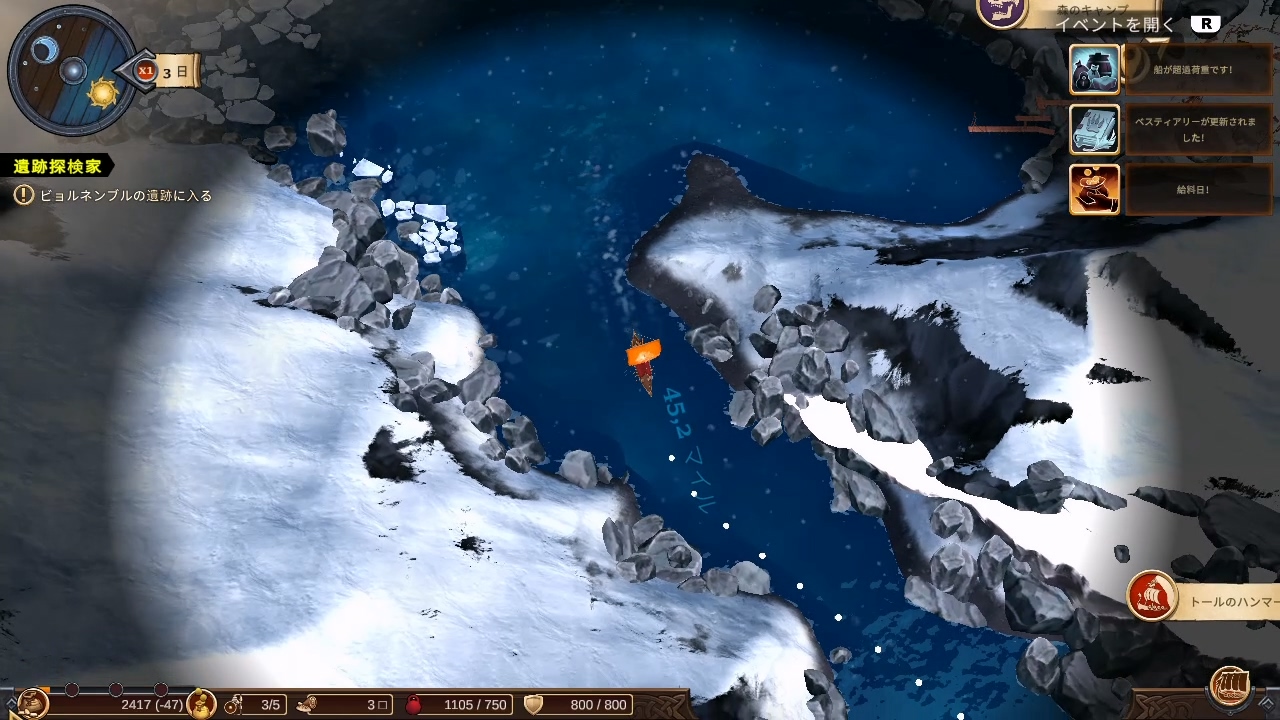Open the overloaded ship cargo notification
This screenshot has width=1280, height=720.
tap(1094, 70)
